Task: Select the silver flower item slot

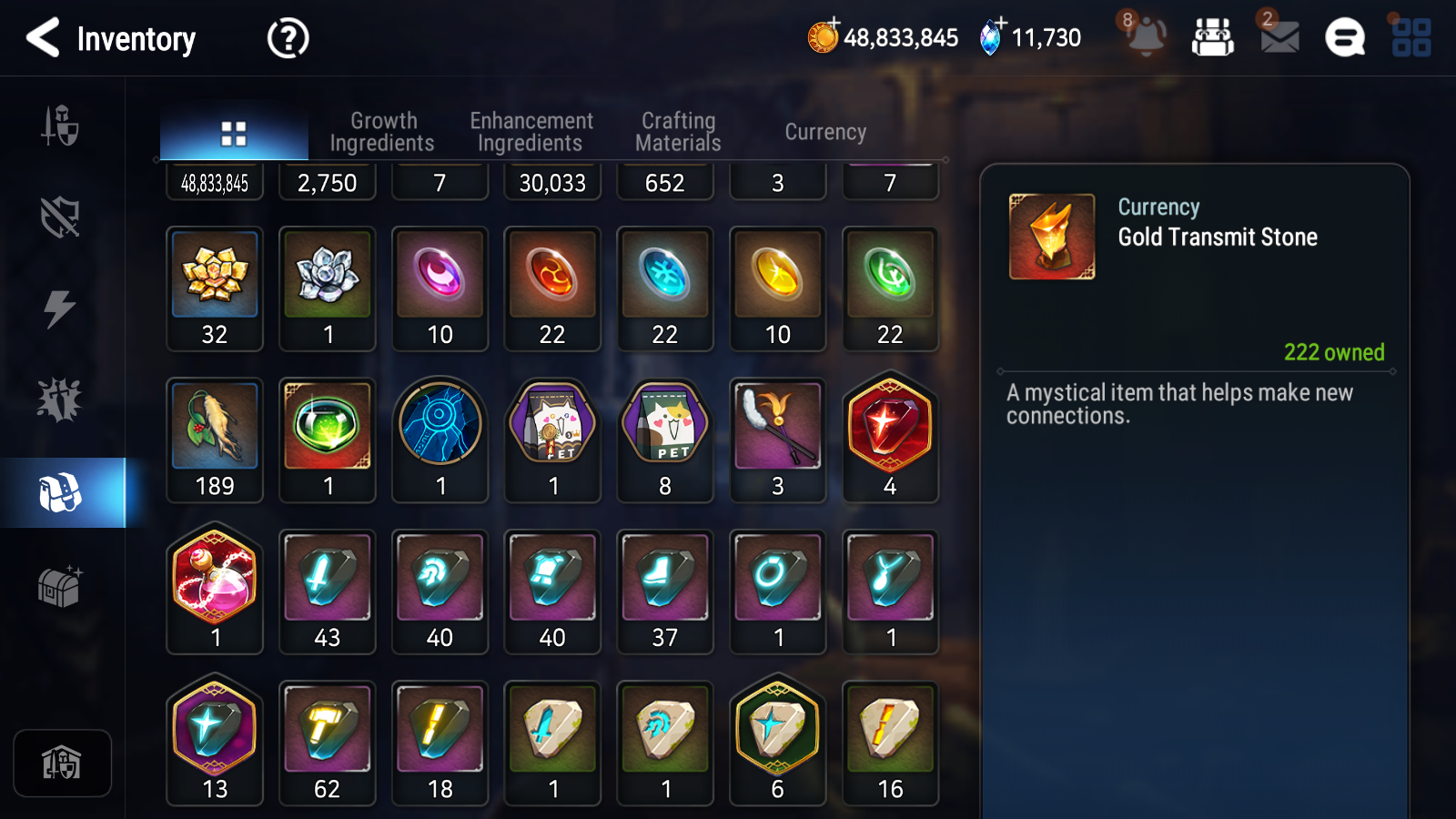Action: point(328,288)
